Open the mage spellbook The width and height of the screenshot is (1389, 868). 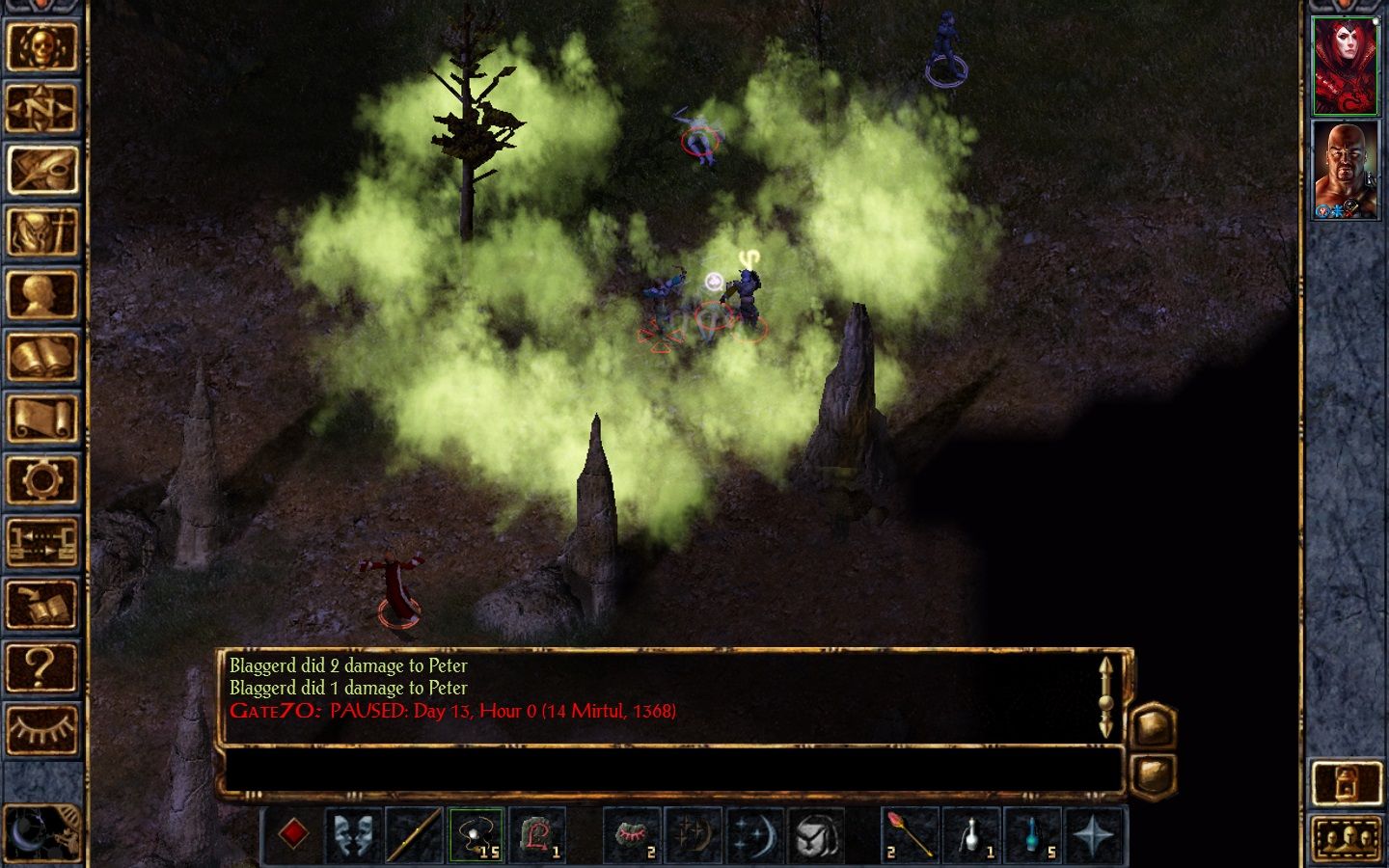[41, 357]
